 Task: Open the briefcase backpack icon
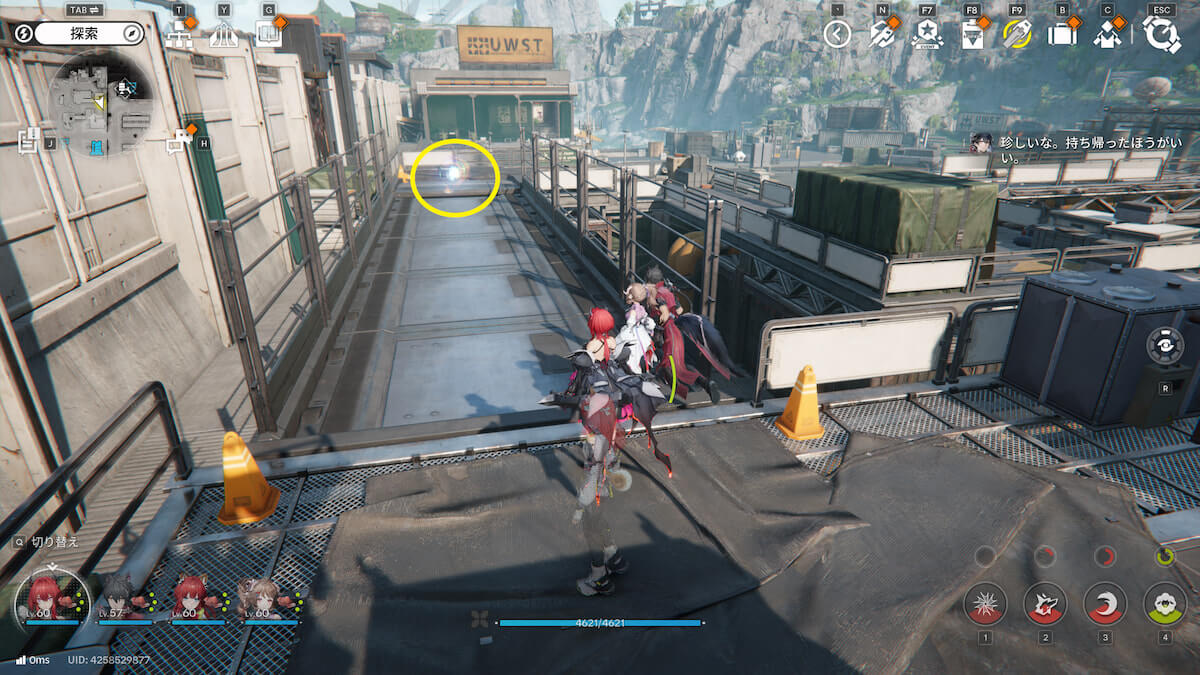tap(1061, 35)
